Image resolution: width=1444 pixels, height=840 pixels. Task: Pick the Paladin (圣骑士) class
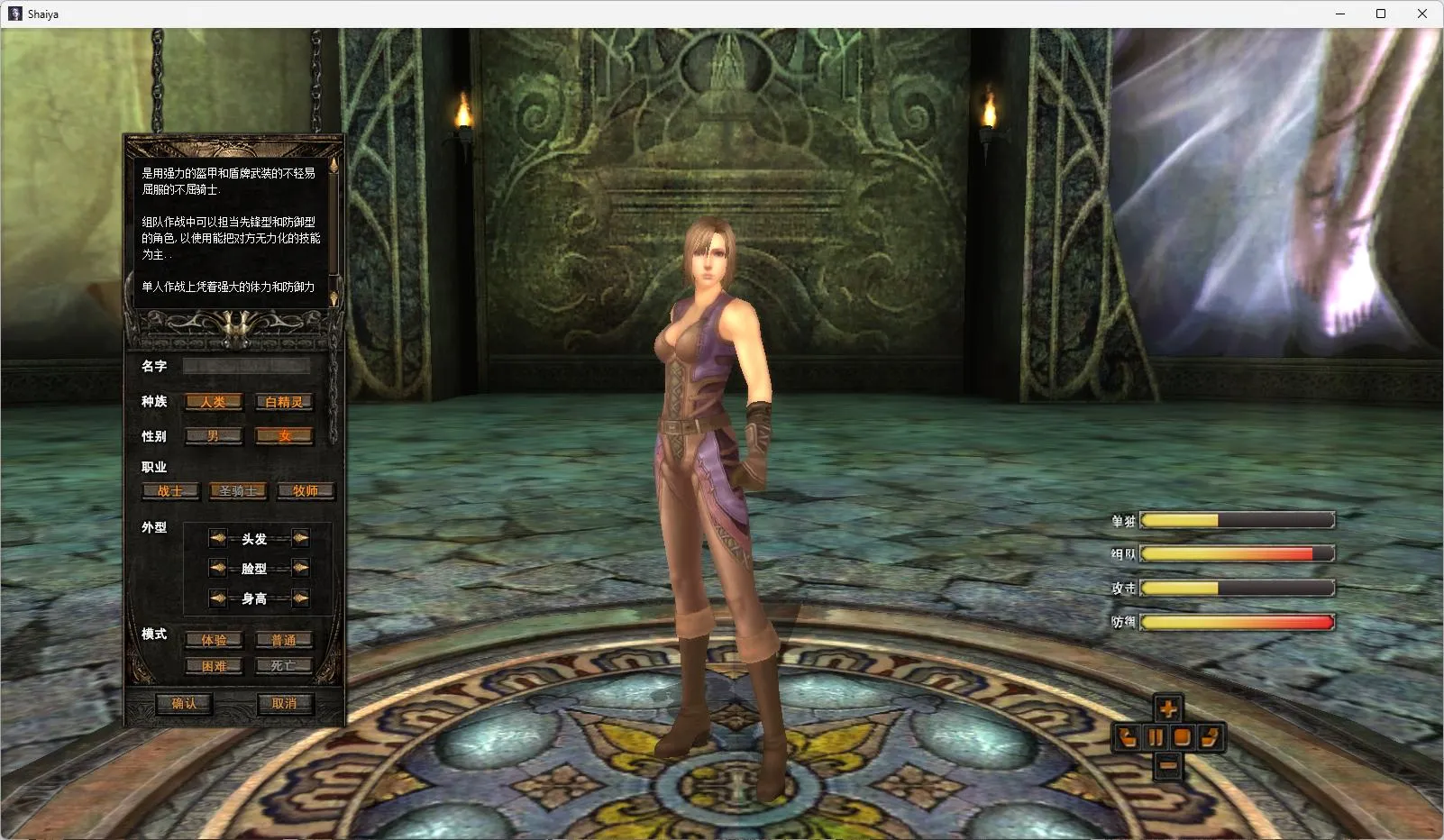click(x=238, y=491)
